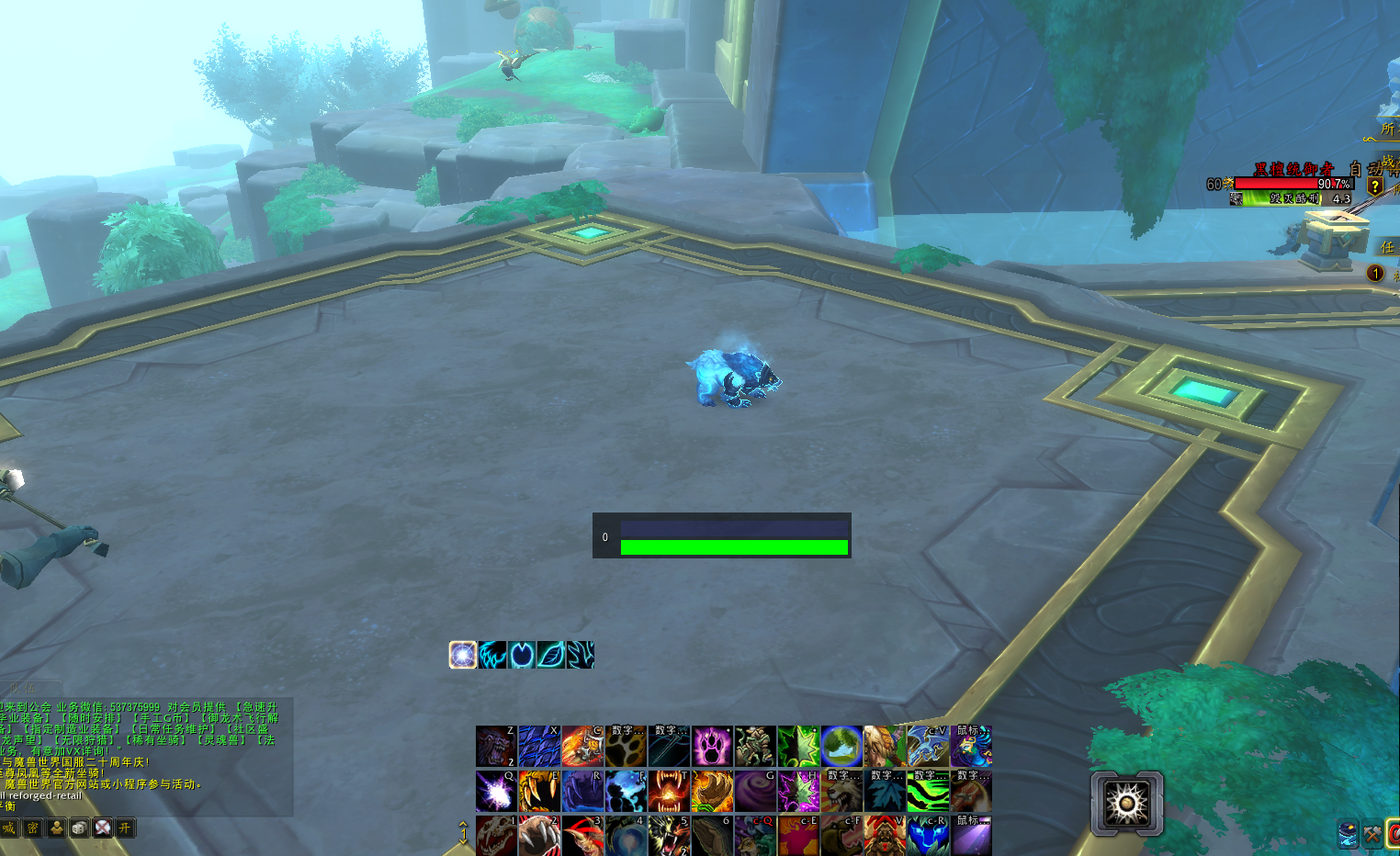Choose the cyan leaf shapeshift form icon

(x=551, y=655)
